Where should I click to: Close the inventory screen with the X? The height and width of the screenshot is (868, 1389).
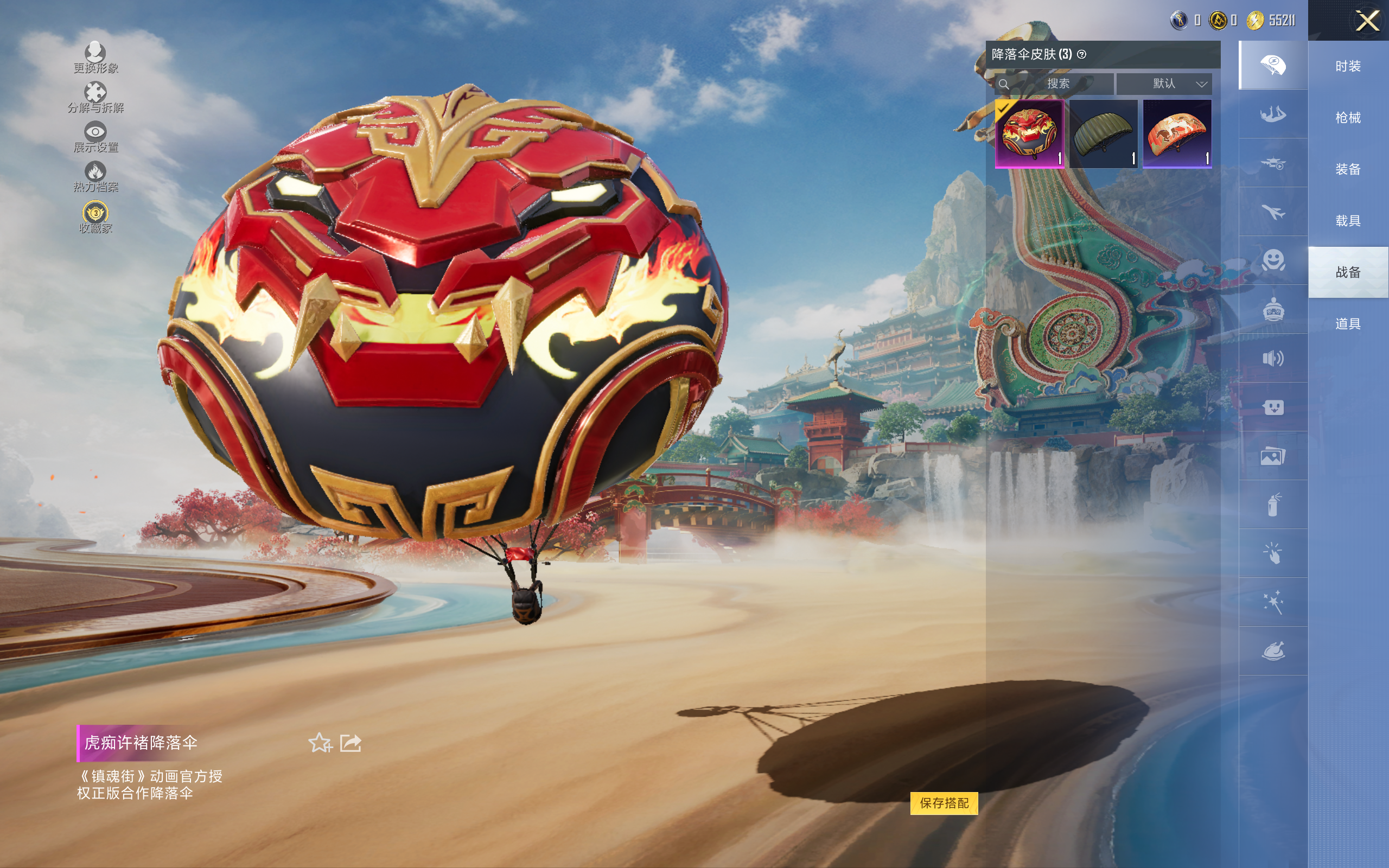1367,21
